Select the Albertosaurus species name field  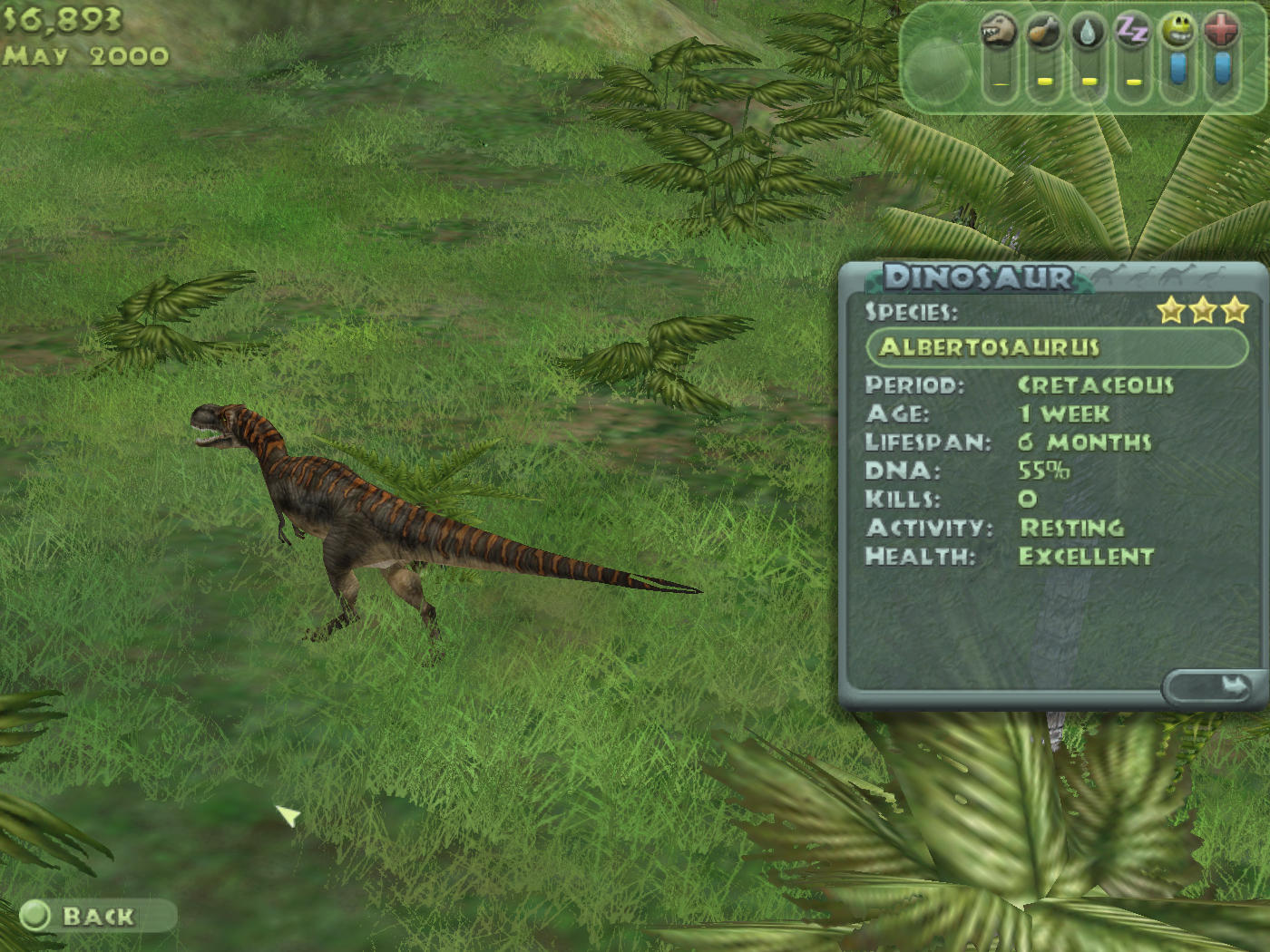tap(1057, 347)
